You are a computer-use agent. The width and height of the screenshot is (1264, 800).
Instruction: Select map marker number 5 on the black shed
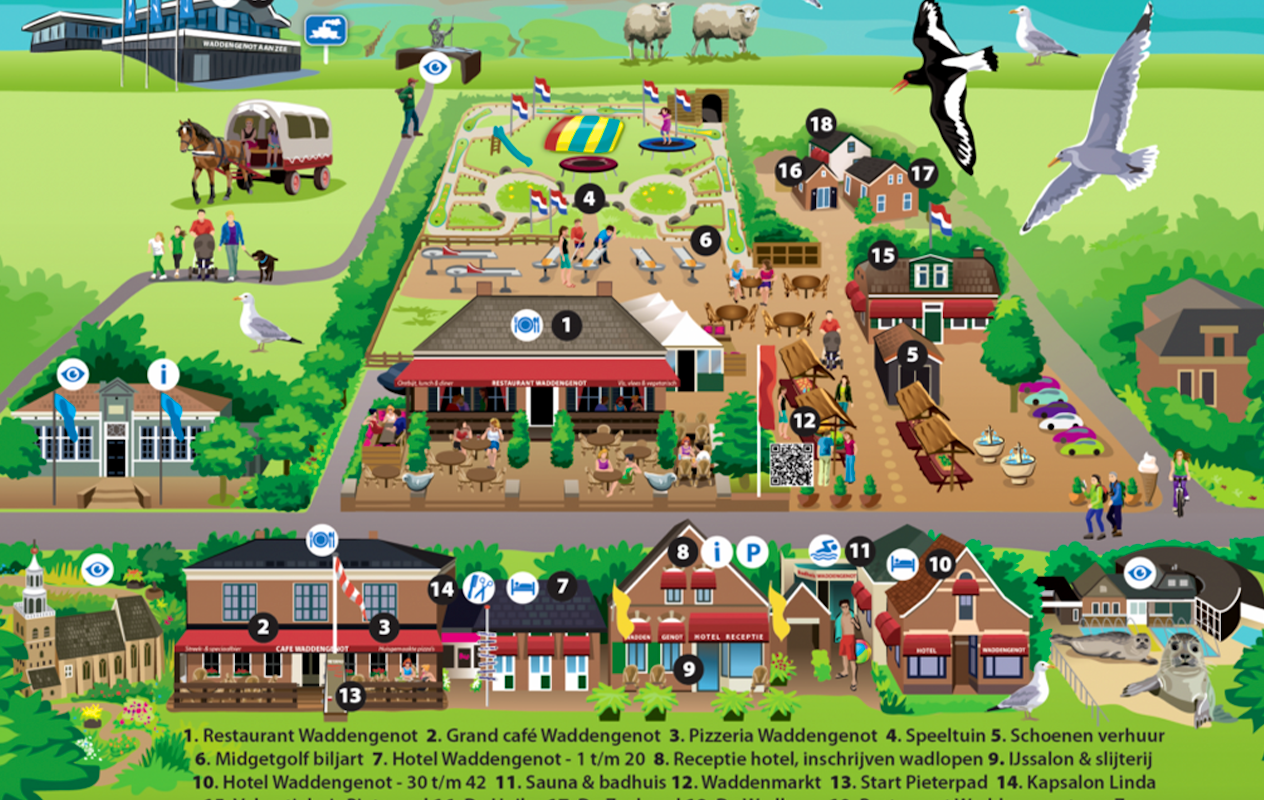click(912, 354)
